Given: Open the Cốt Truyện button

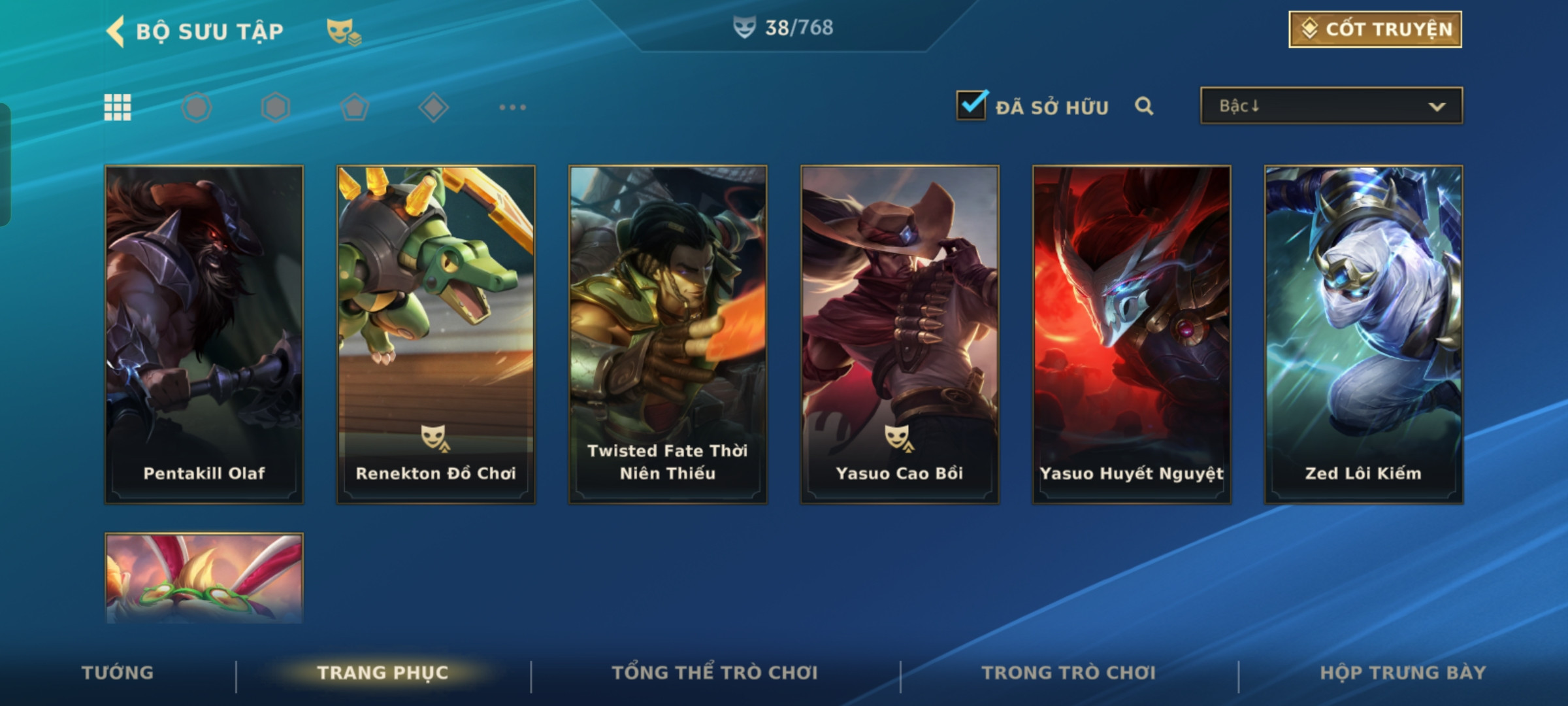Looking at the screenshot, I should 1375,29.
